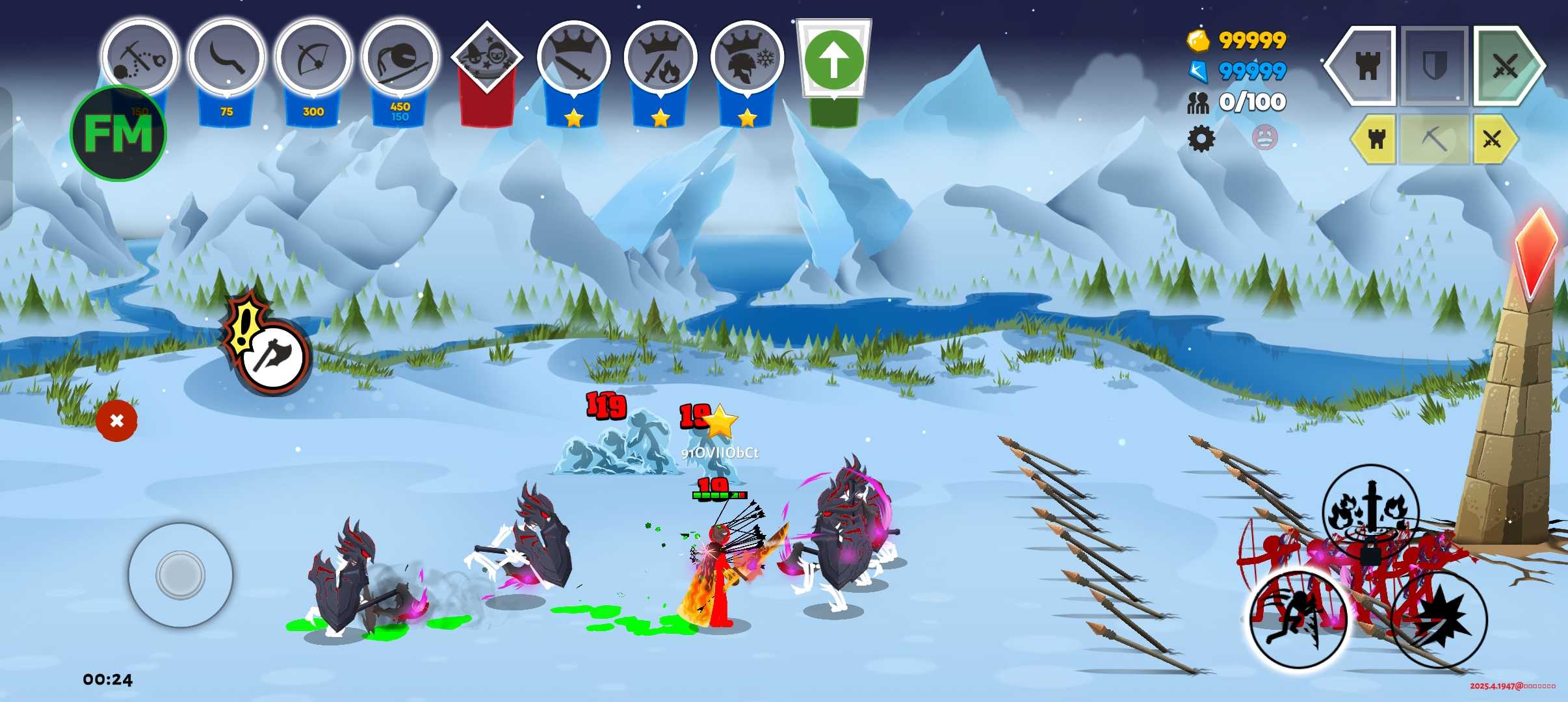Viewport: 1568px width, 702px height.
Task: Send miners to the castle garrison
Action: click(x=1376, y=138)
